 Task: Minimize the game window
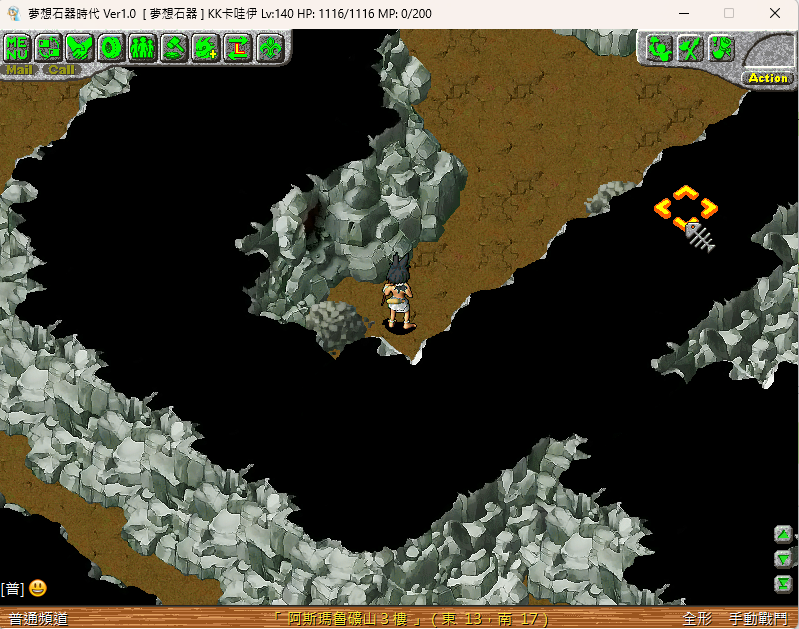(683, 13)
